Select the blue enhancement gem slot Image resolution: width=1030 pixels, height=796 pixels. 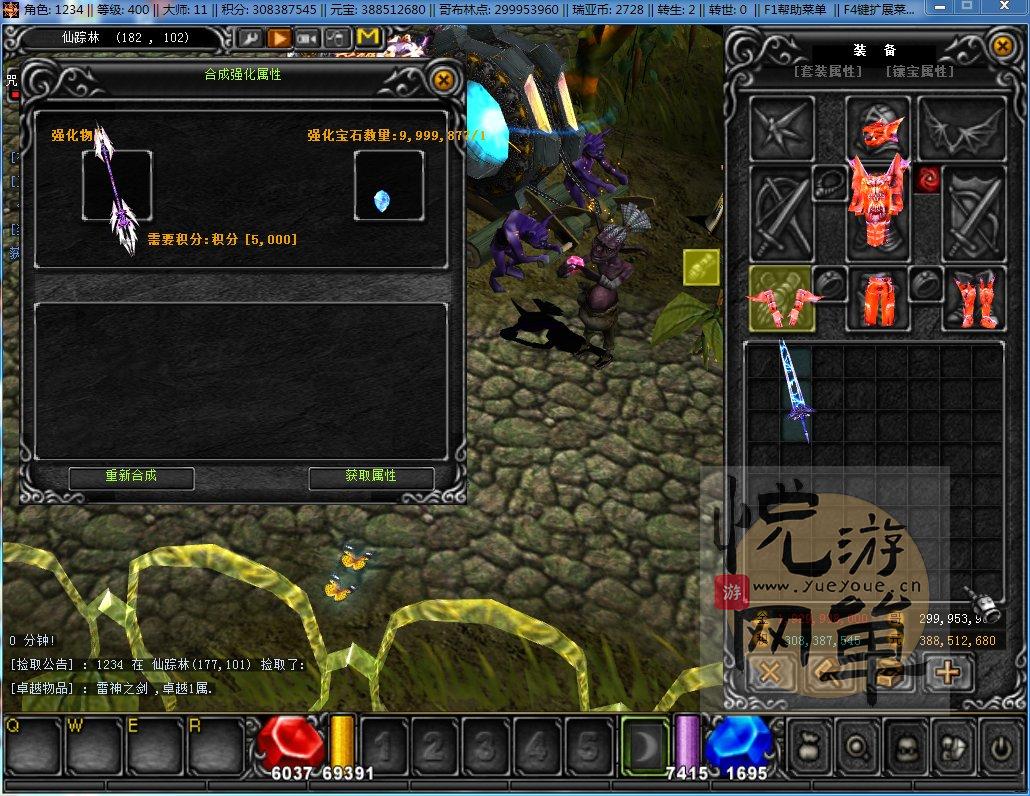pos(388,187)
